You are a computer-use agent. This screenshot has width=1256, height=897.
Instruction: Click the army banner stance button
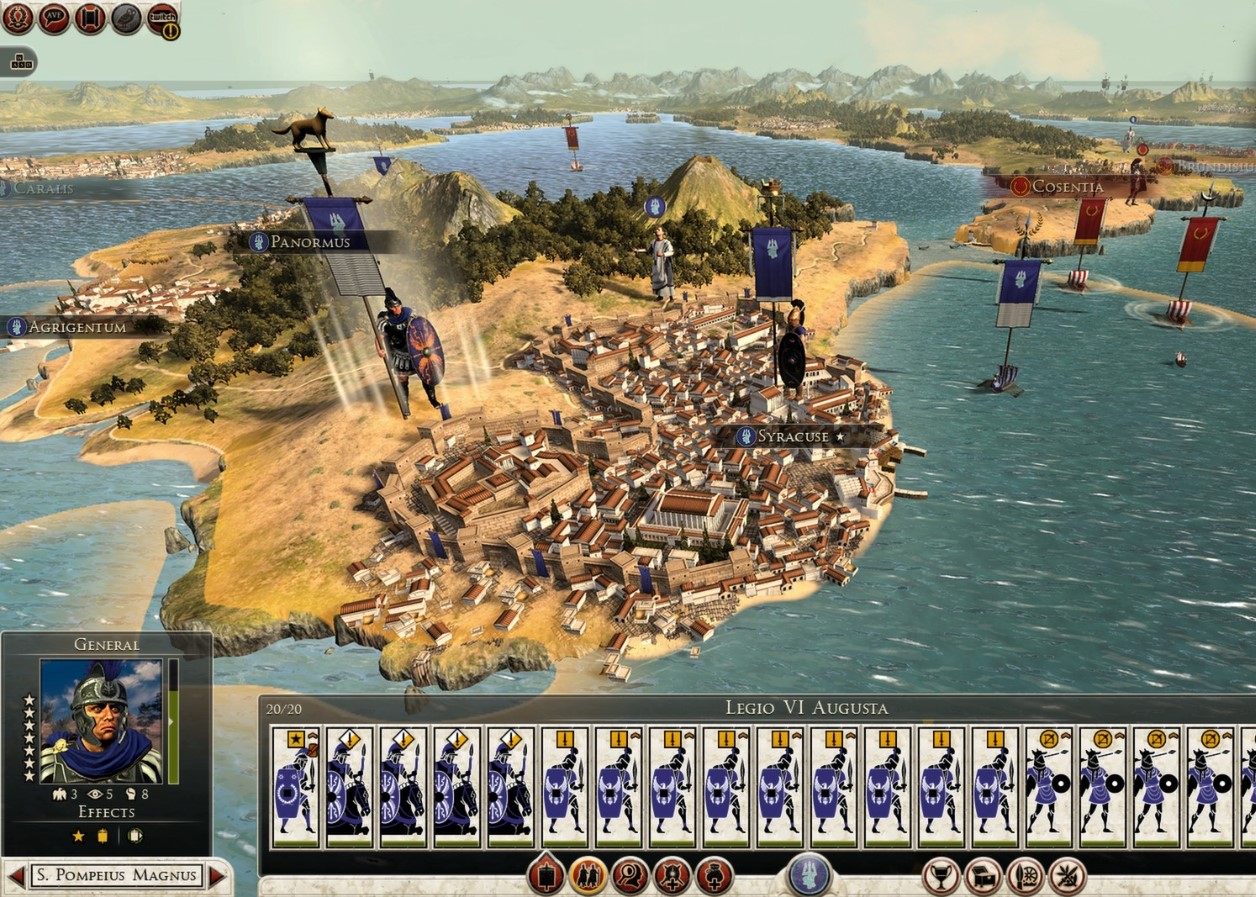546,876
